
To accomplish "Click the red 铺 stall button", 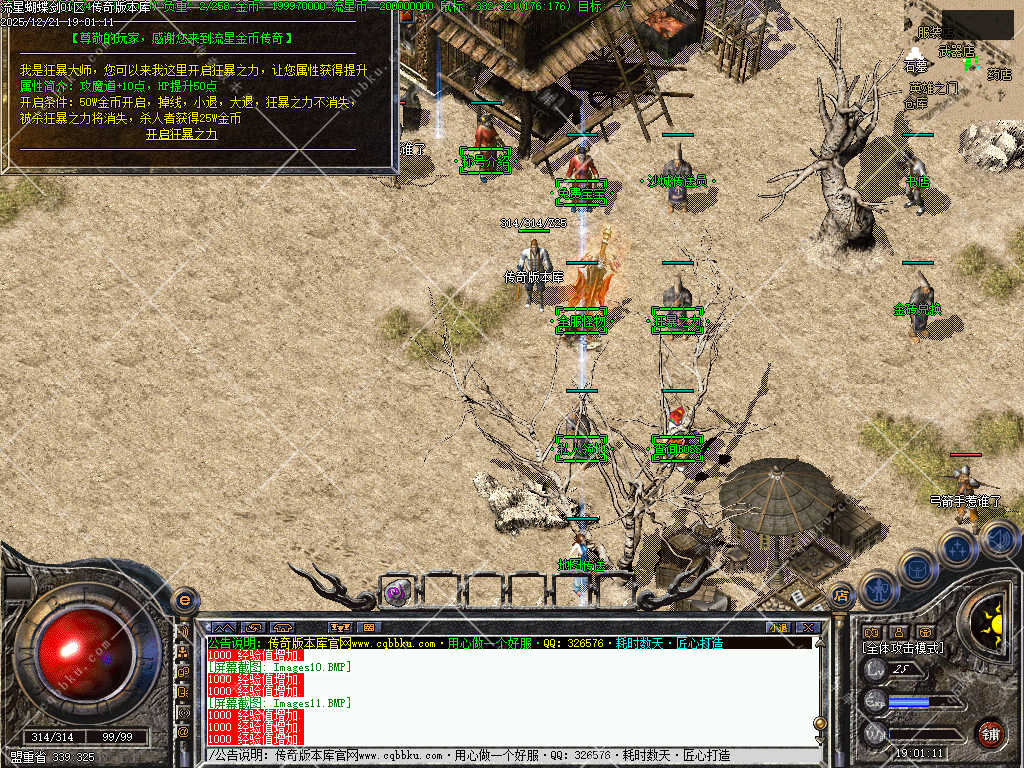I will point(990,732).
